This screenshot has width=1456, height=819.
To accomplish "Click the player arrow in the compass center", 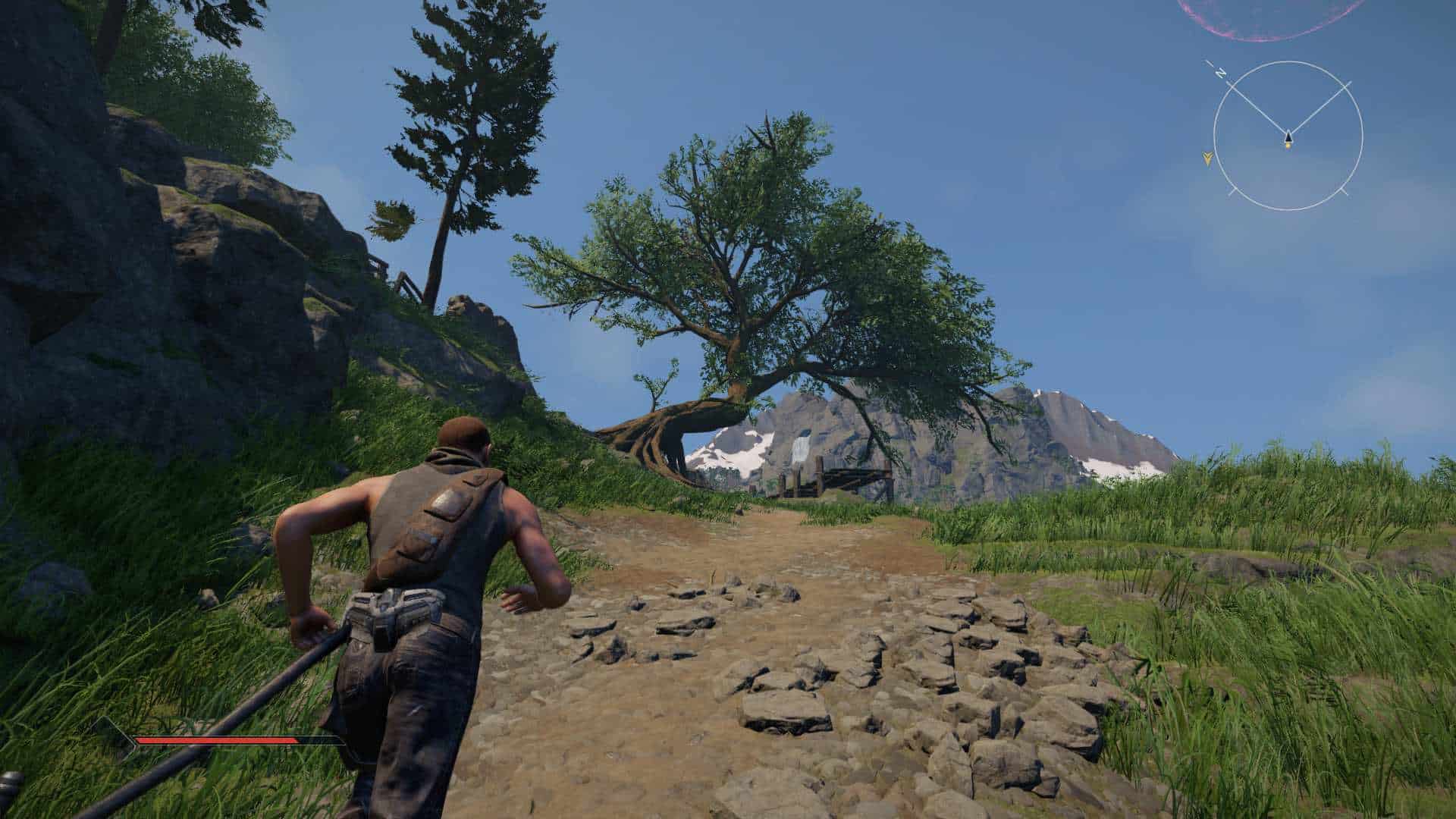I will click(x=1288, y=137).
